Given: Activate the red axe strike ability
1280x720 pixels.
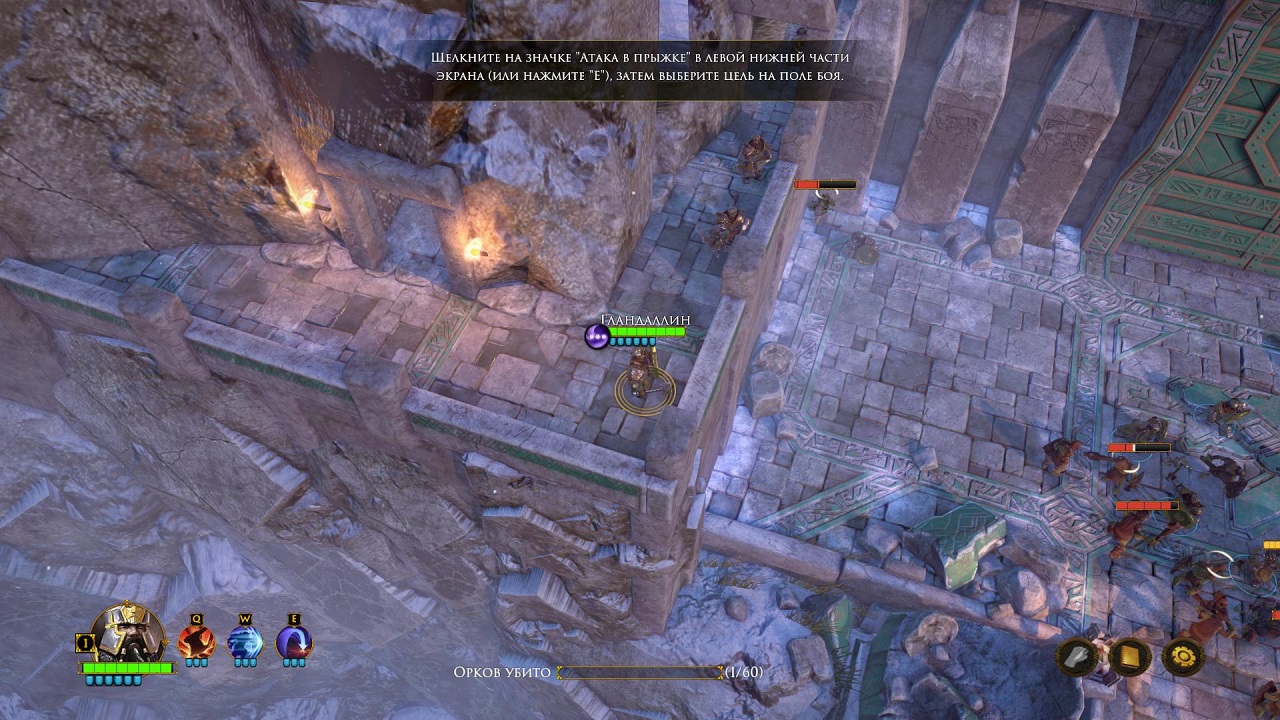Looking at the screenshot, I should [x=196, y=642].
